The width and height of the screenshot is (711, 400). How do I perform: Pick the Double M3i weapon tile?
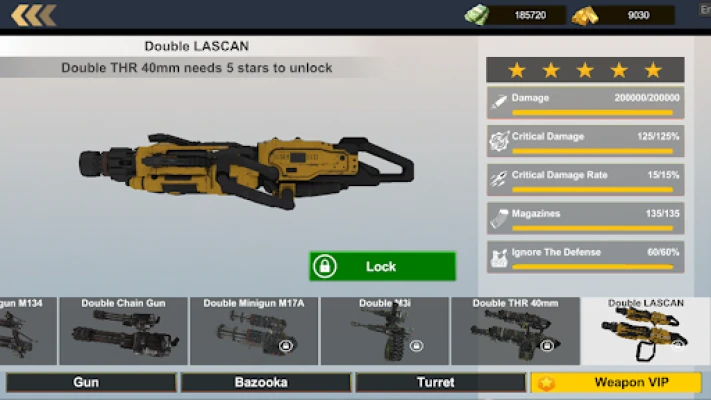pyautogui.click(x=384, y=331)
